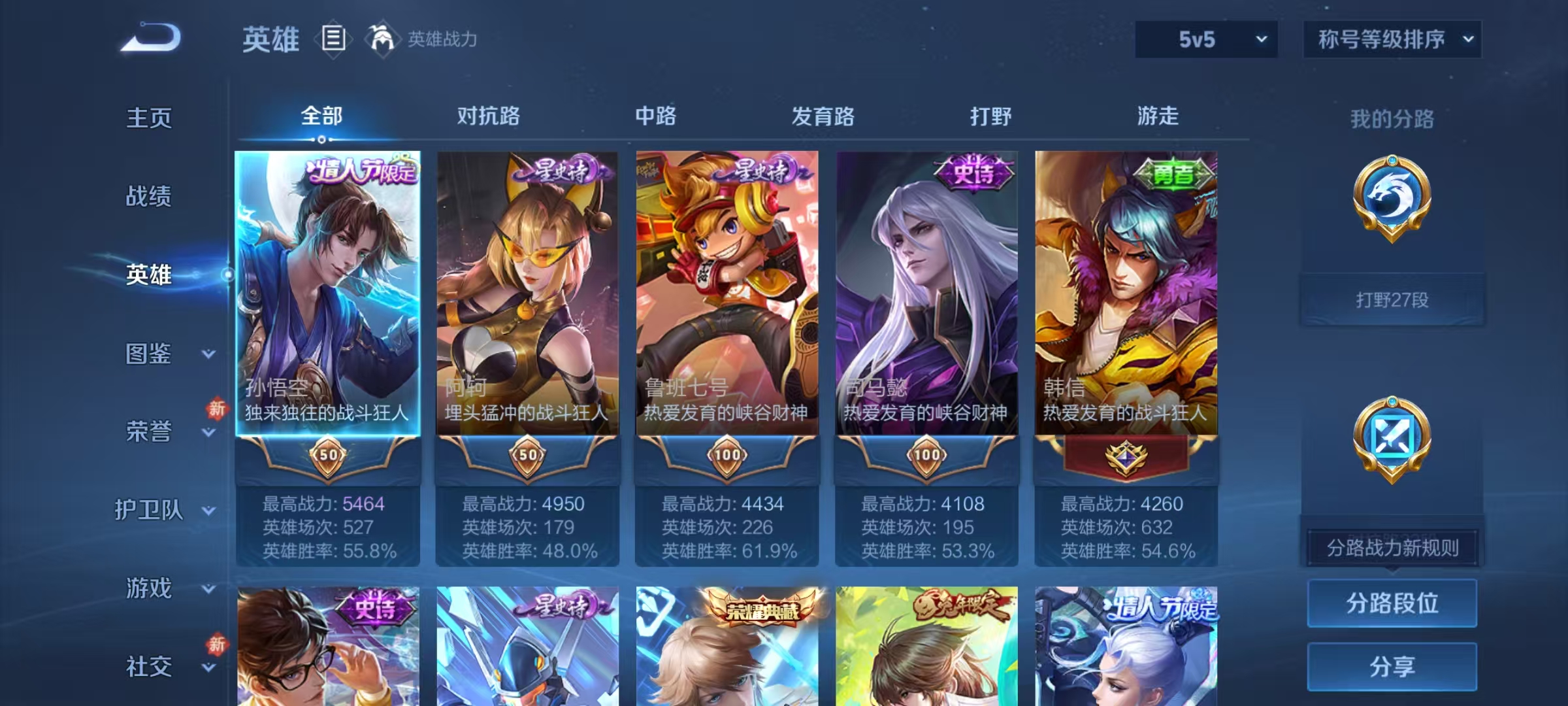Open the 5v5 mode dropdown
Viewport: 1568px width, 706px height.
click(1205, 39)
